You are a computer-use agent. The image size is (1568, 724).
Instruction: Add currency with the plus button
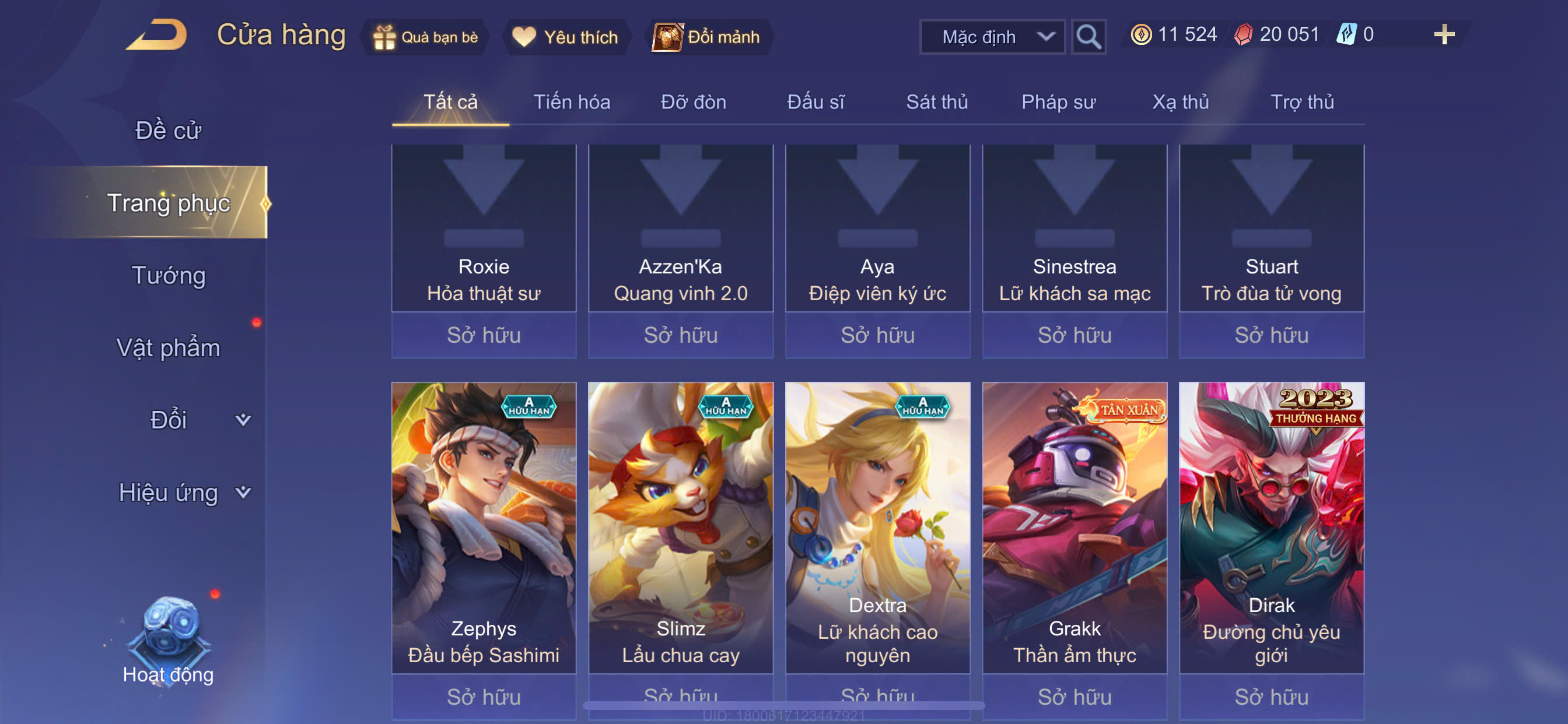tap(1444, 34)
